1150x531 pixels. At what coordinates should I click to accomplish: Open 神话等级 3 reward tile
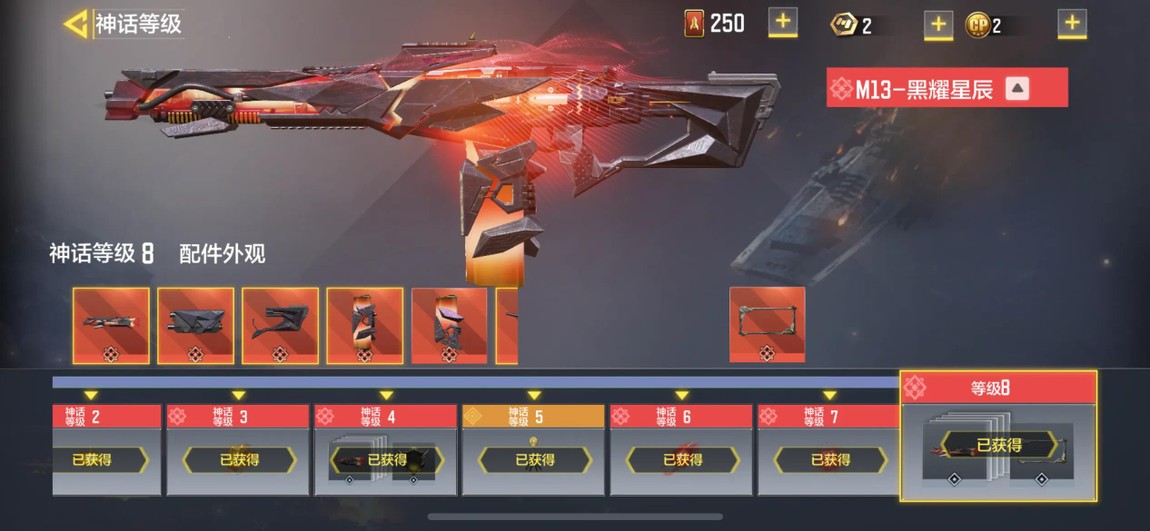(238, 450)
